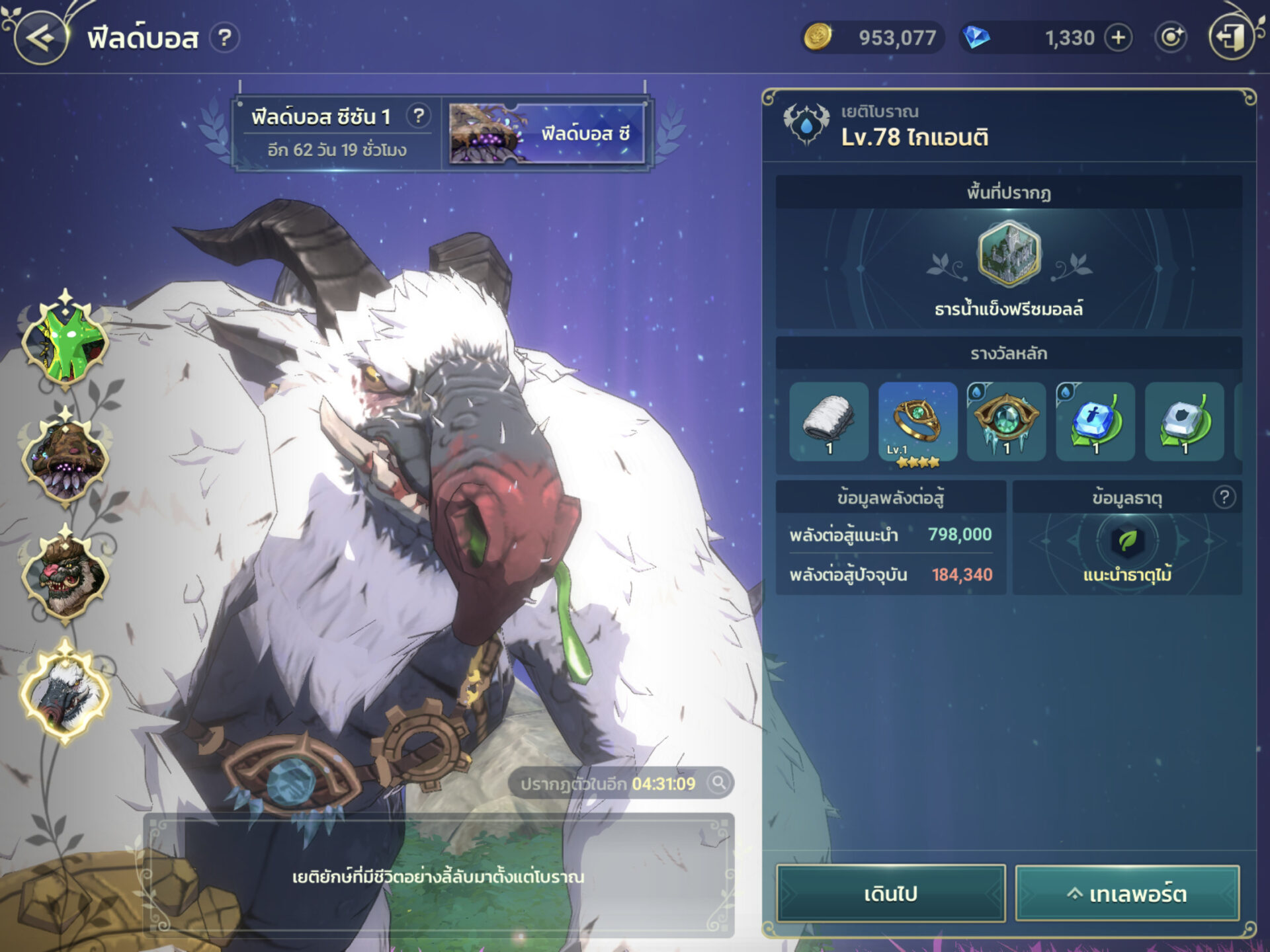Go back using the arrow button
Image resolution: width=1270 pixels, height=952 pixels.
coord(41,38)
